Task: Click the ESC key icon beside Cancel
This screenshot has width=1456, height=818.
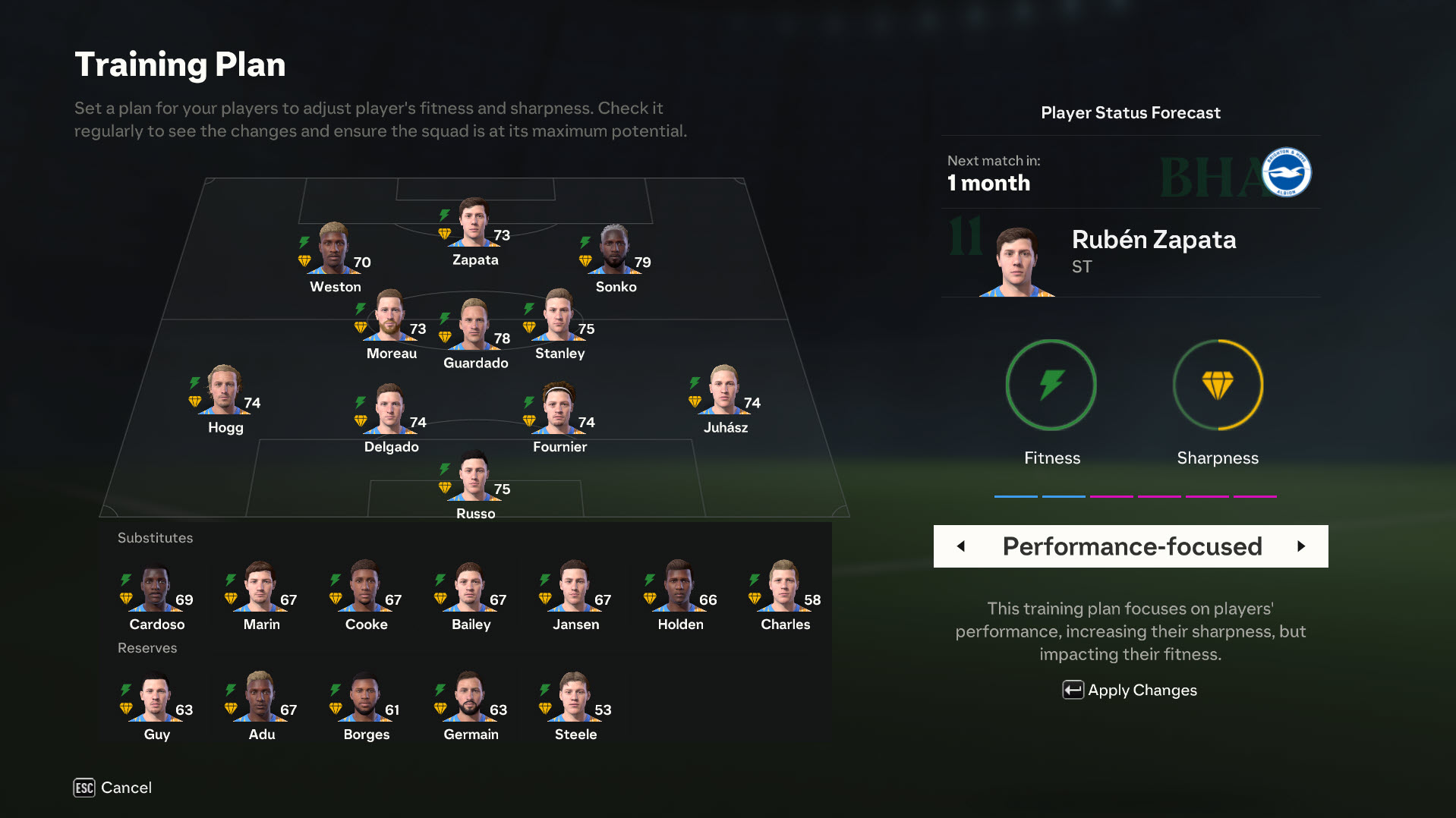Action: click(x=84, y=788)
